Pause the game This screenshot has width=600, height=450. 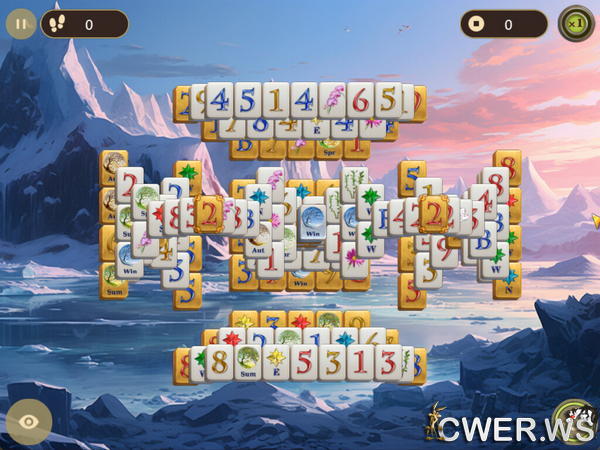(x=21, y=23)
